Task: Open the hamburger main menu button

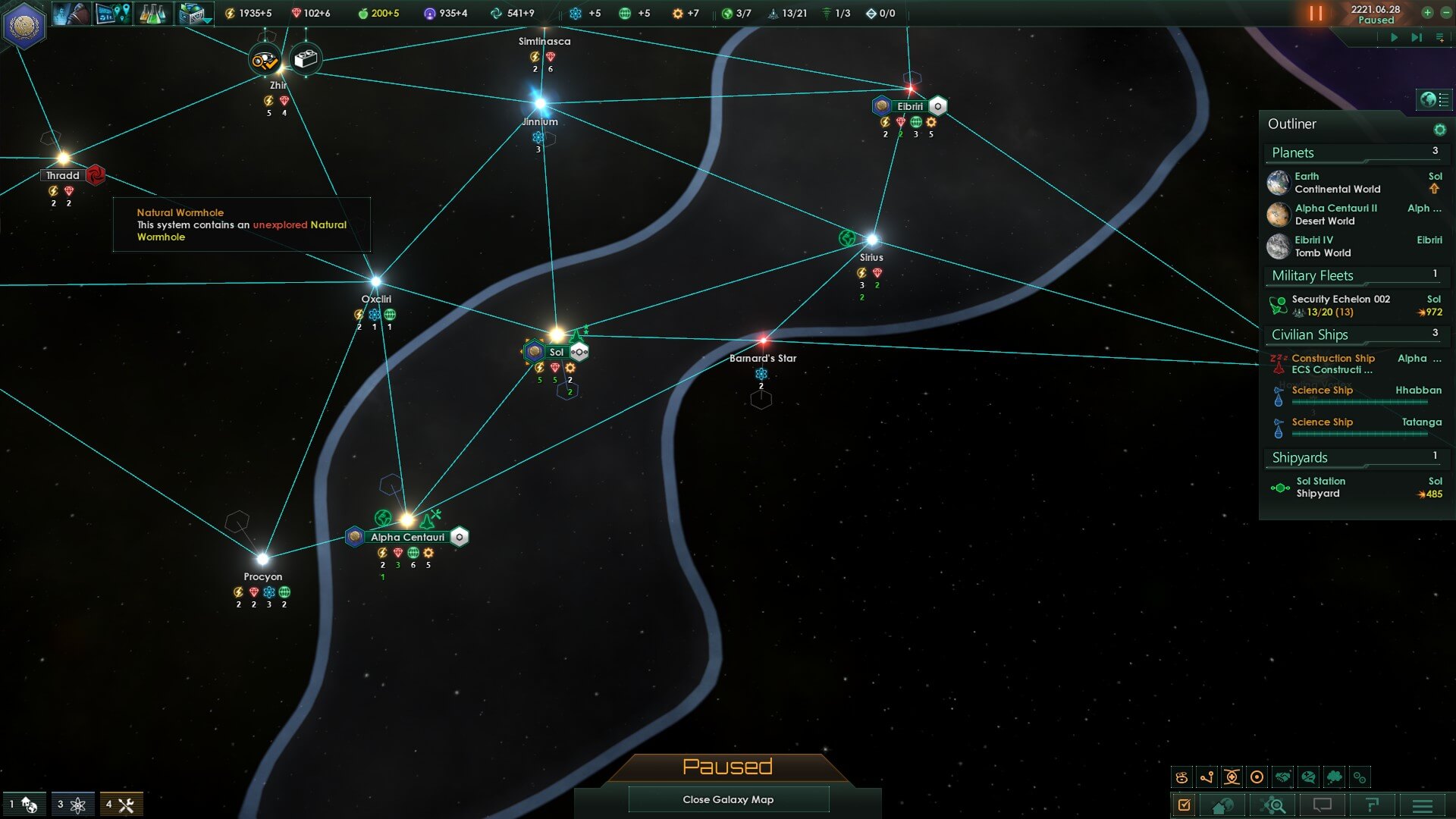Action: tap(1423, 805)
